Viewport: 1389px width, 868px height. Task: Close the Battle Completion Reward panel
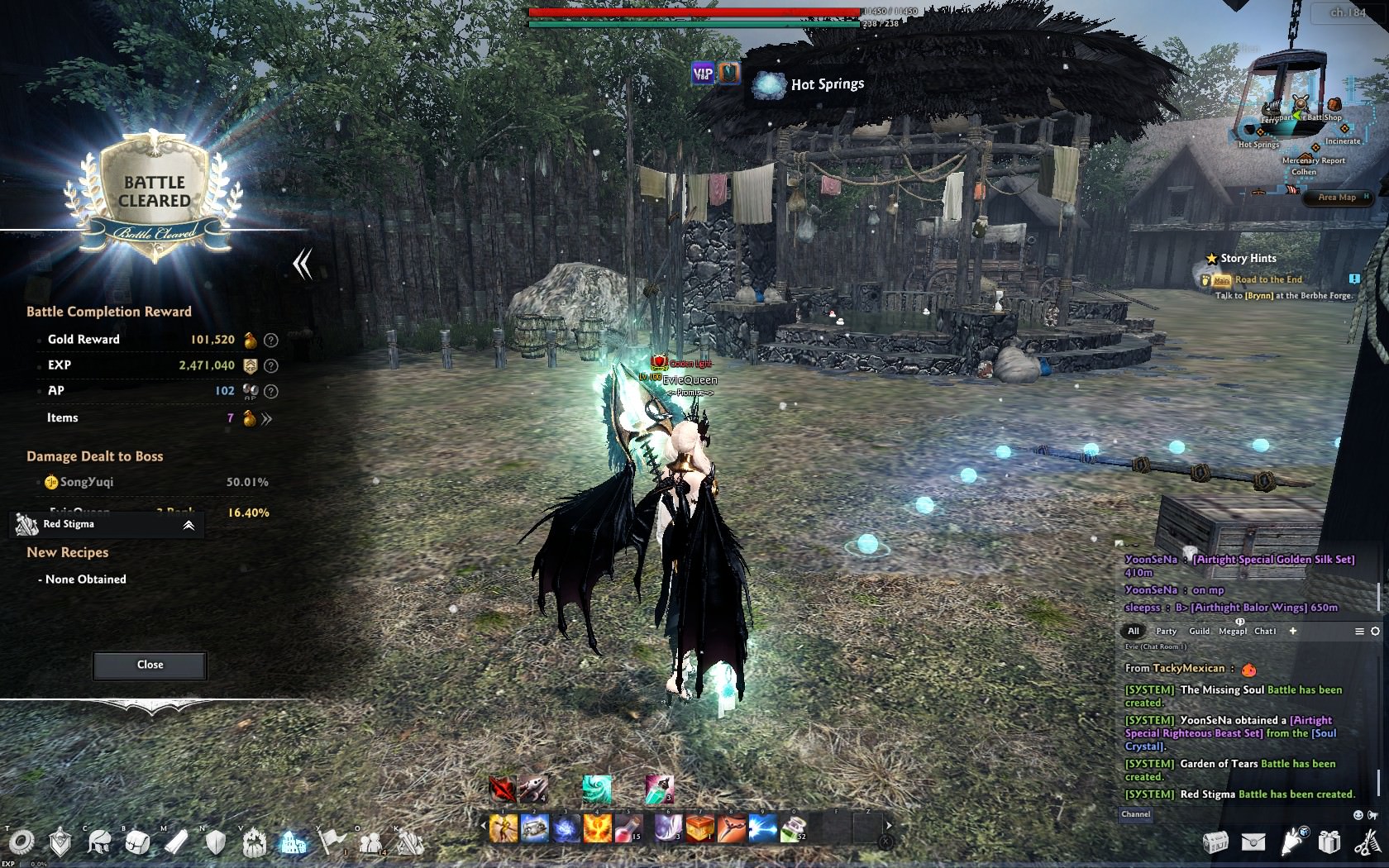tap(149, 665)
